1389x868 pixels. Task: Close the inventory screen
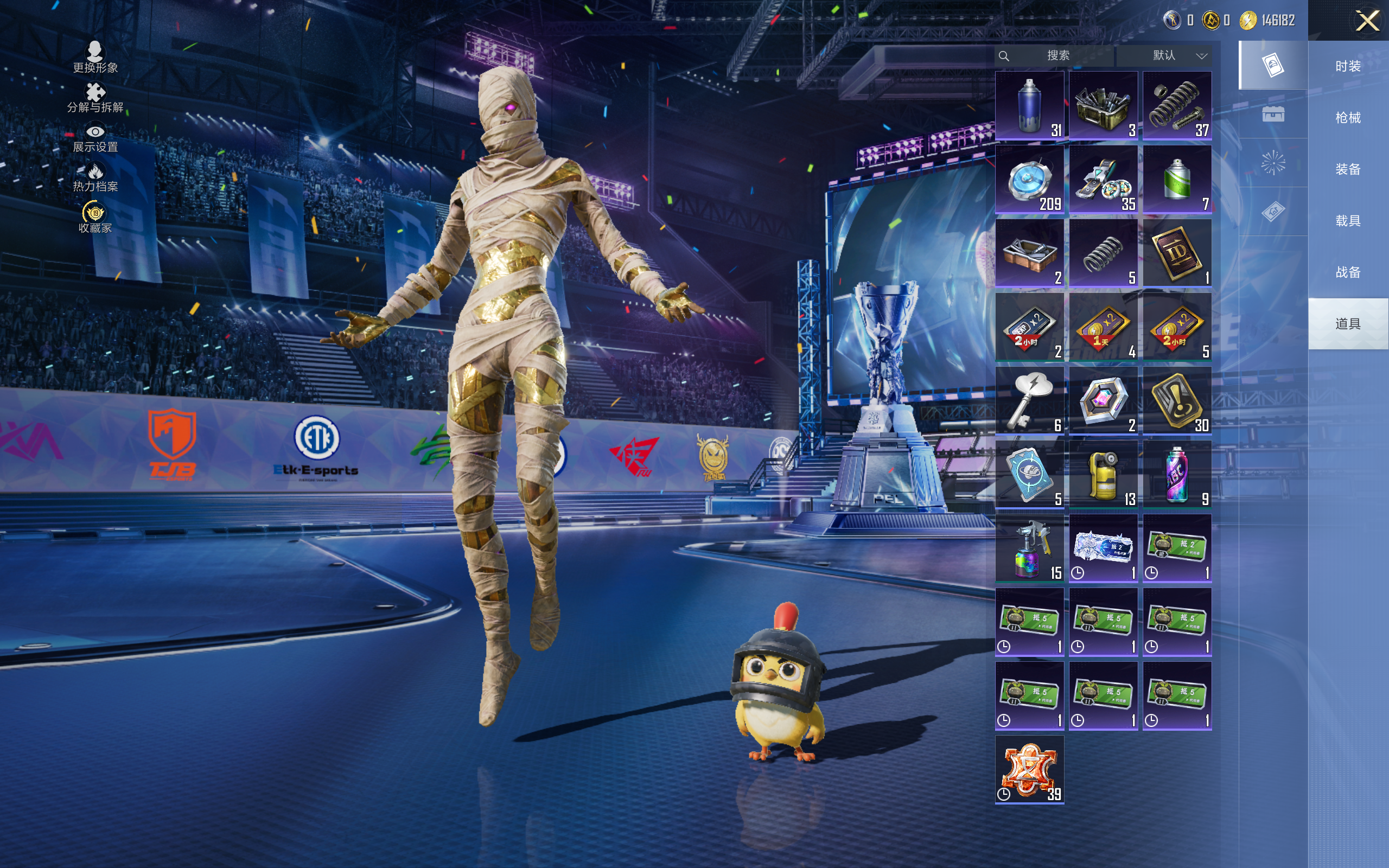click(x=1367, y=21)
